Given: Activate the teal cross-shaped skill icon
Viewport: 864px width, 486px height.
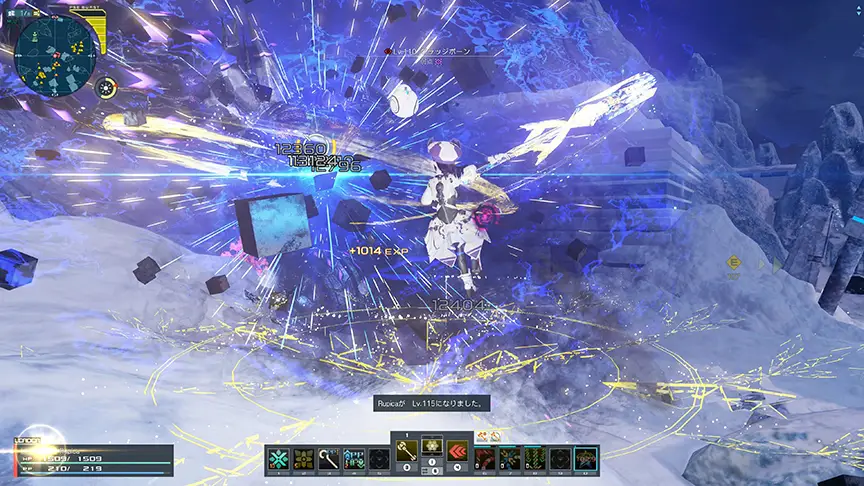Looking at the screenshot, I should point(279,459).
